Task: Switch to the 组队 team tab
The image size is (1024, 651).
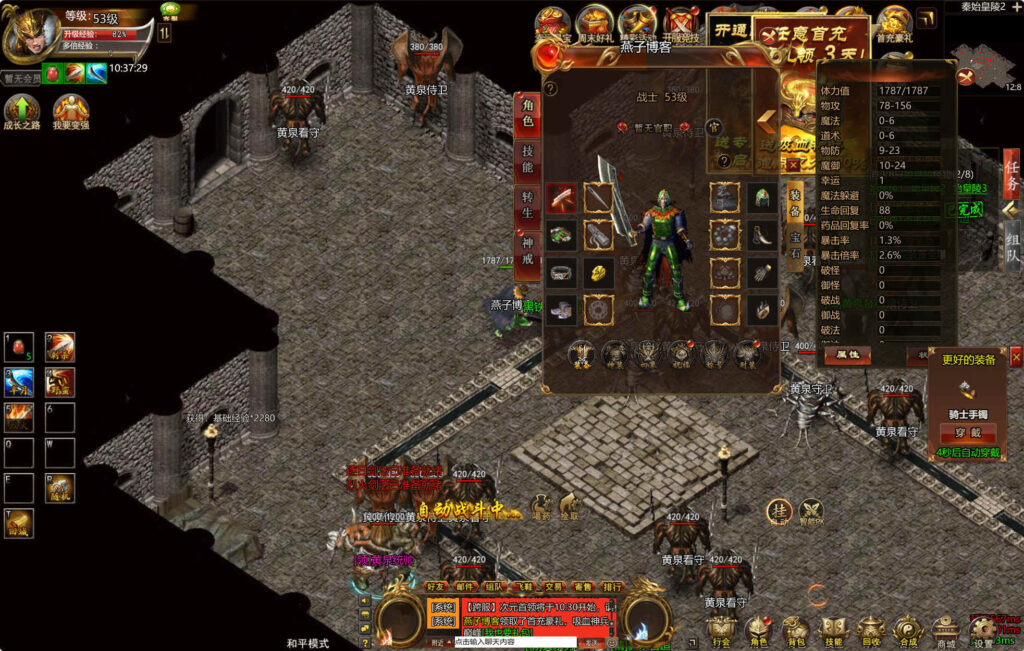Action: click(1012, 246)
